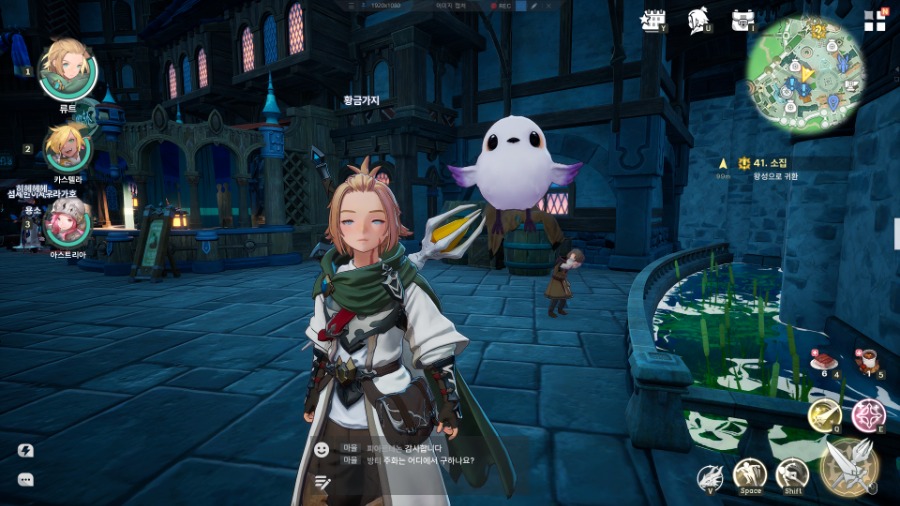
Task: Trigger the main sword and trident attack
Action: (850, 465)
